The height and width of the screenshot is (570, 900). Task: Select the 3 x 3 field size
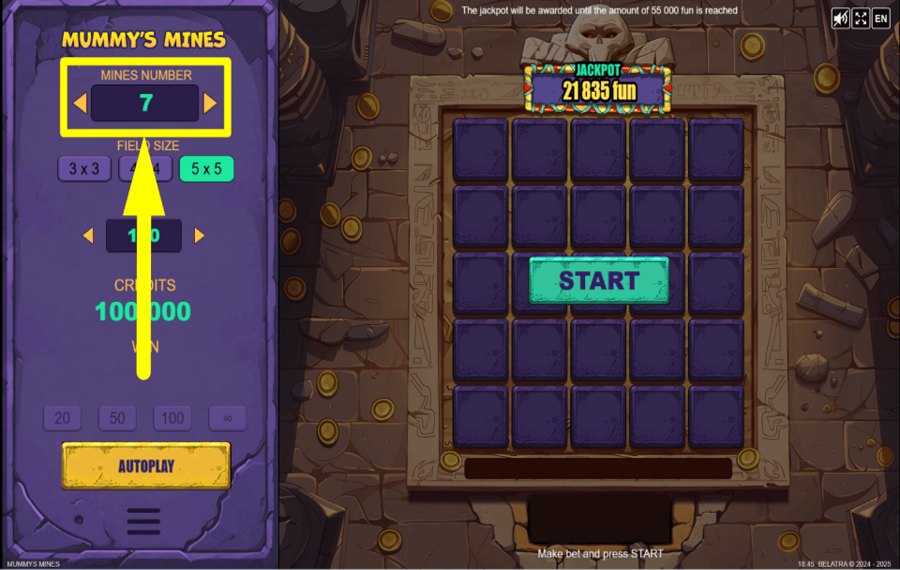(84, 169)
